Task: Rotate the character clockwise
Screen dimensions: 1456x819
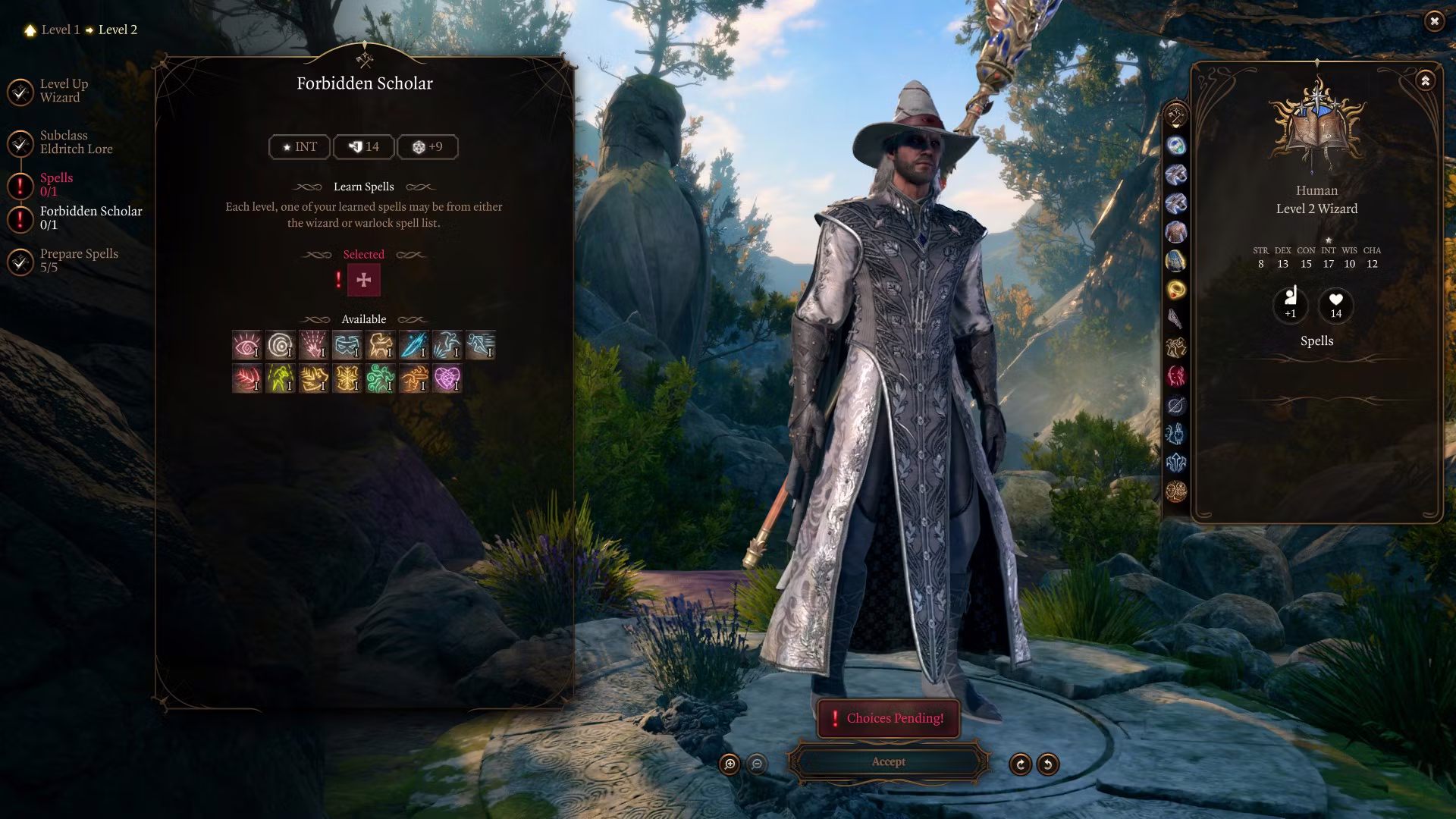Action: point(1020,764)
